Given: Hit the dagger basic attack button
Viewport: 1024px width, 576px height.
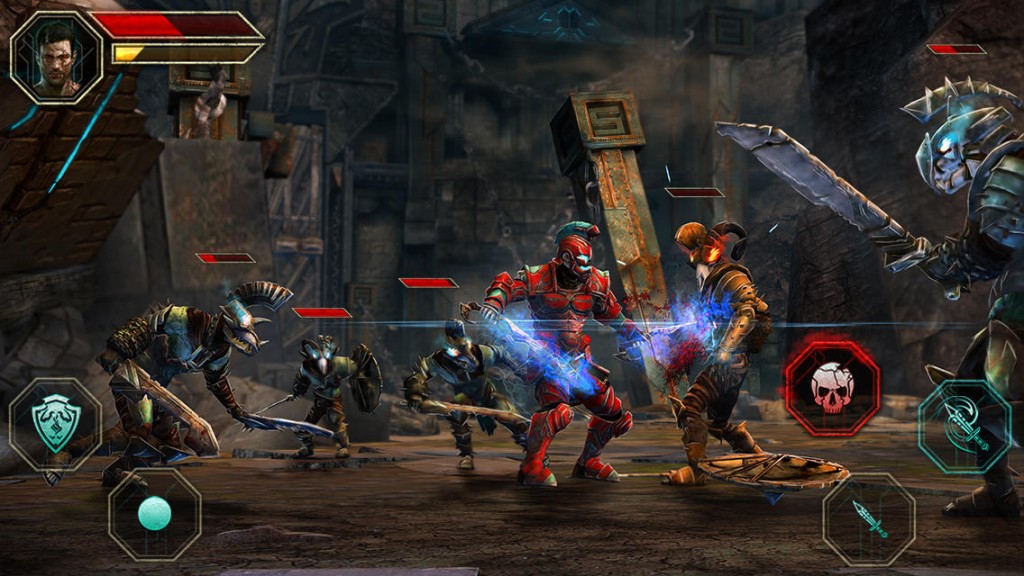Looking at the screenshot, I should [x=869, y=519].
